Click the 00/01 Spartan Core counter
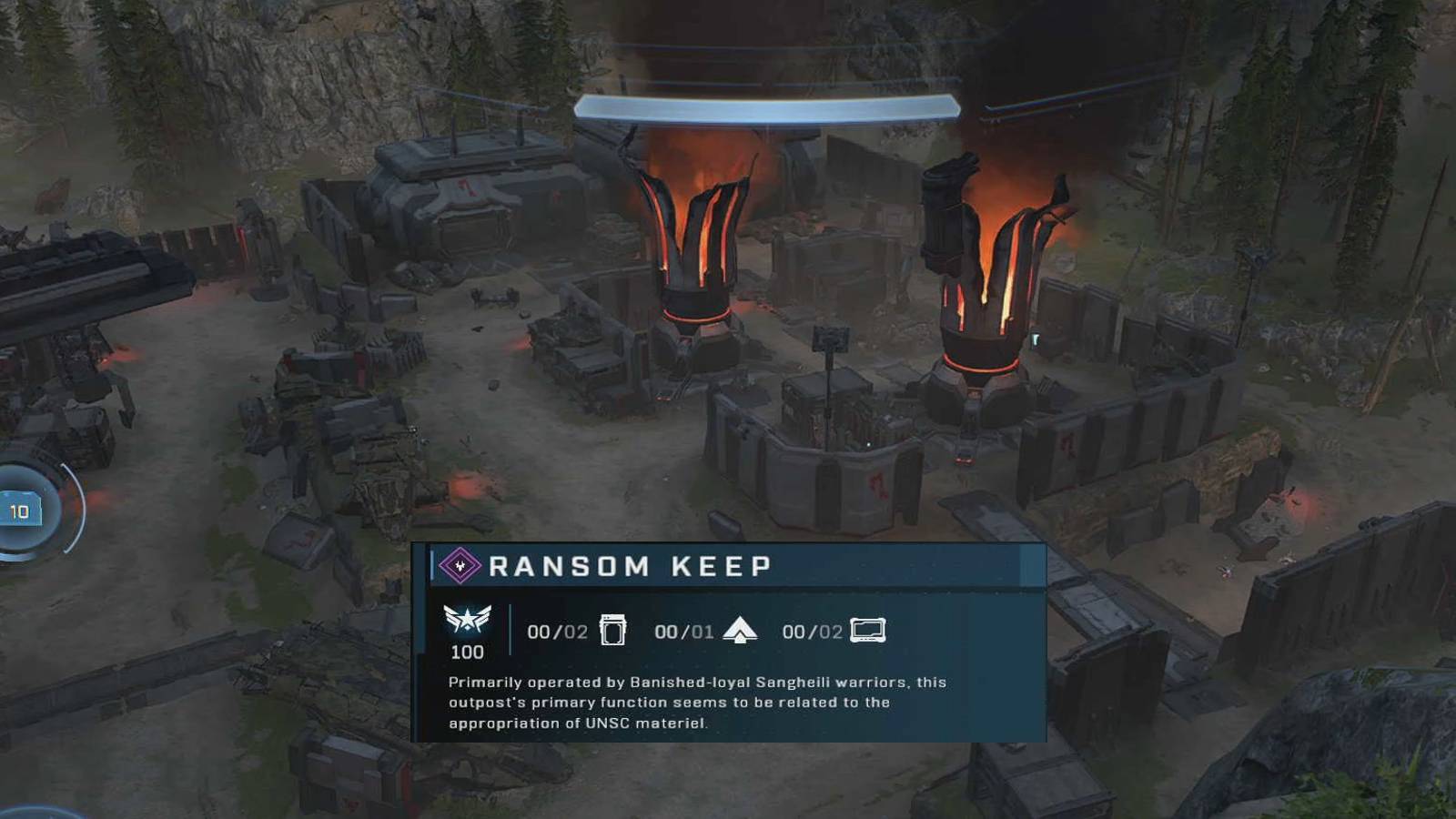The height and width of the screenshot is (819, 1456). pyautogui.click(x=682, y=630)
